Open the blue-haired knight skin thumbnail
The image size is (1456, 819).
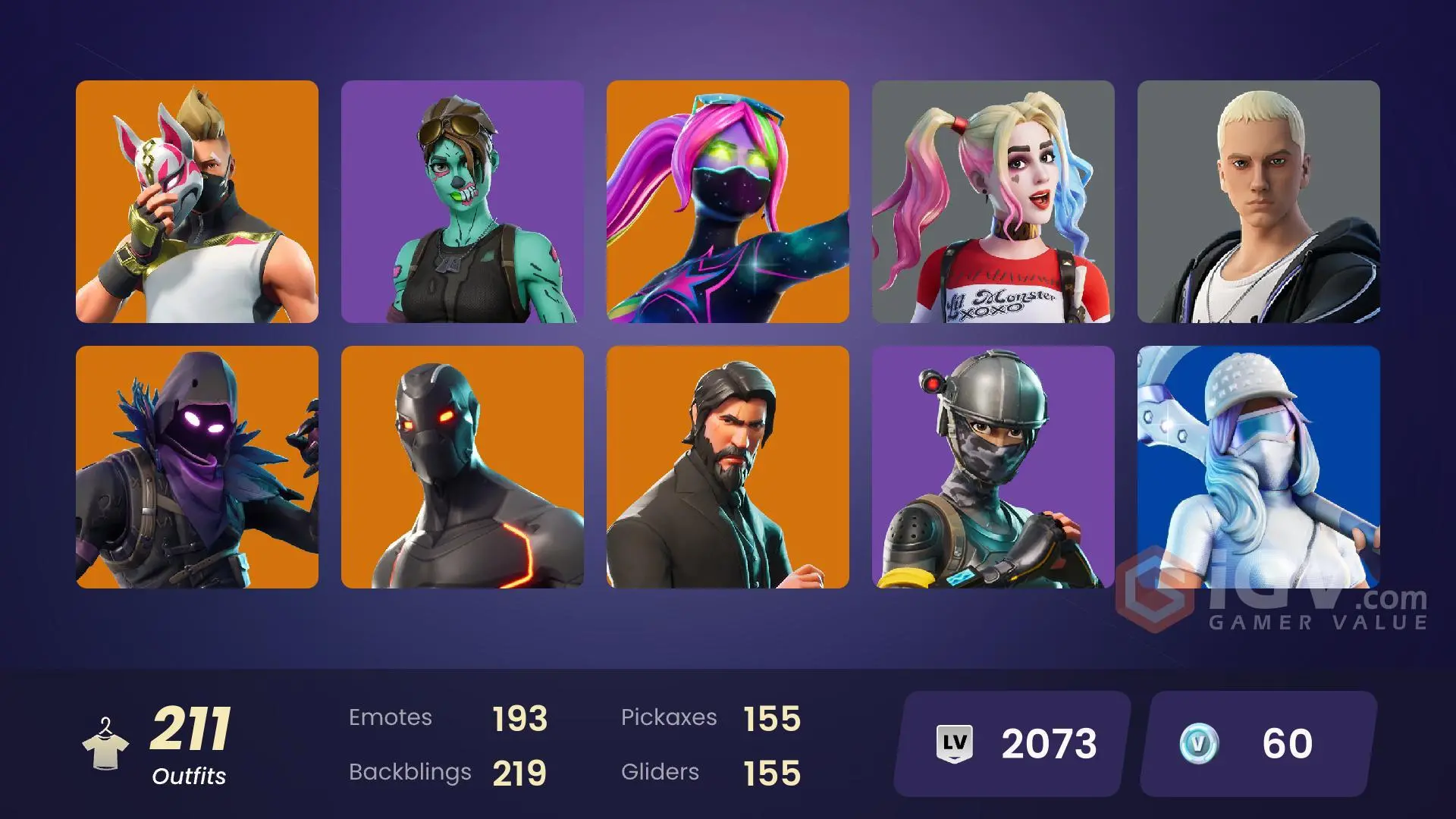[1259, 466]
